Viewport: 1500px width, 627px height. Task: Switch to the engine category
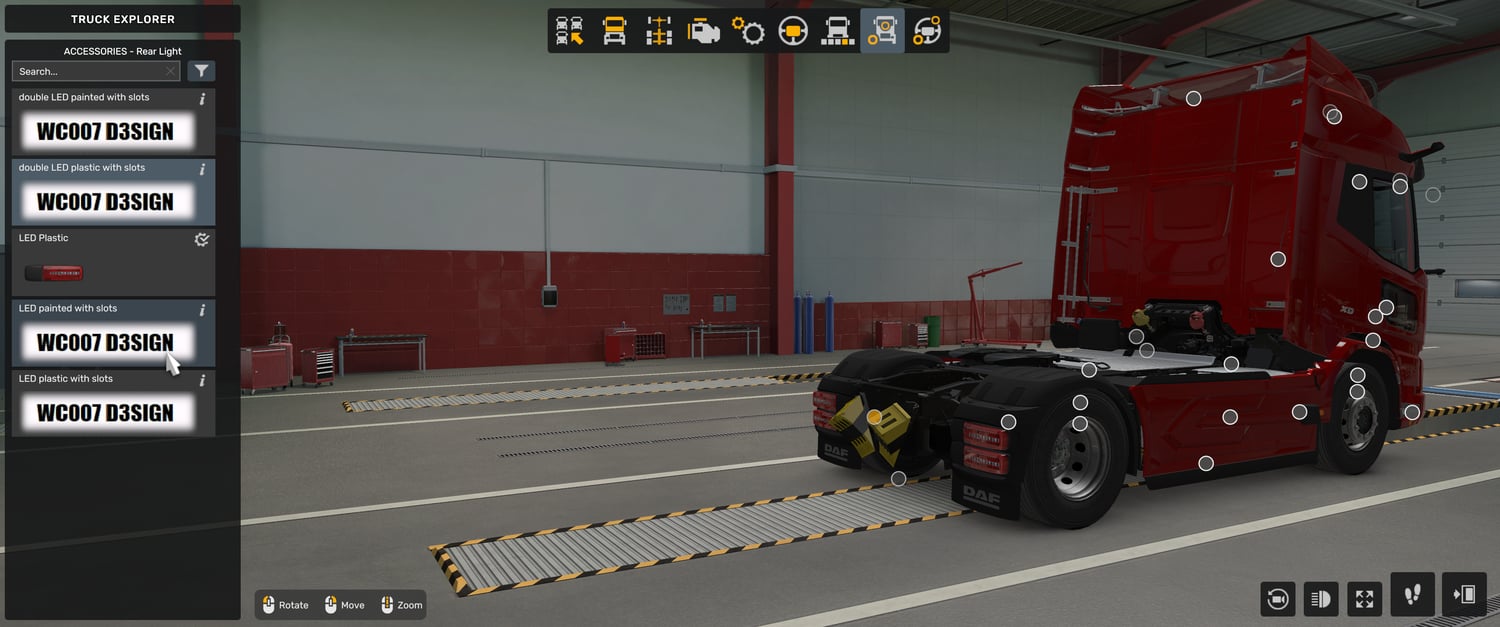pos(704,31)
